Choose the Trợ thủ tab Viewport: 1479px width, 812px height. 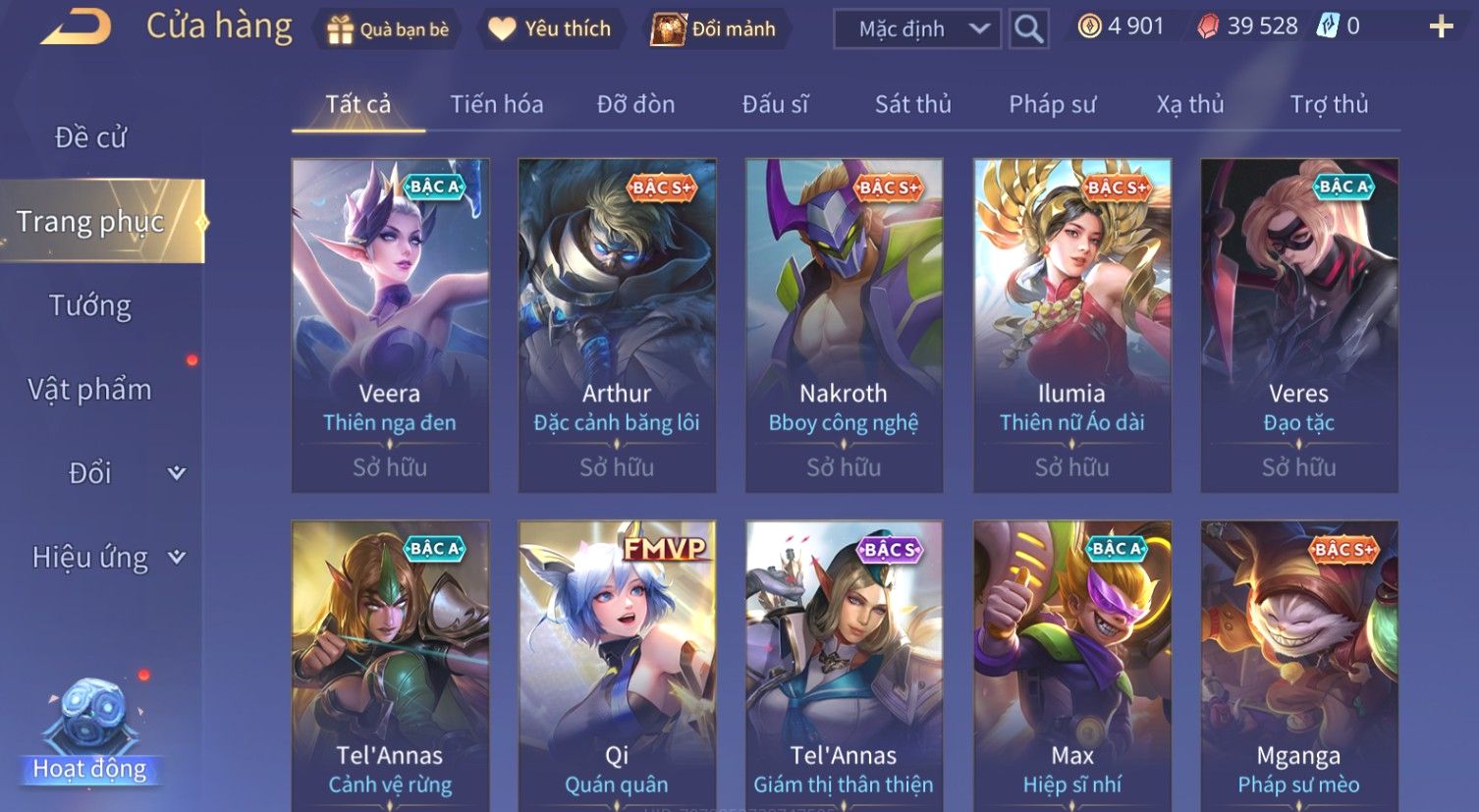click(x=1329, y=104)
